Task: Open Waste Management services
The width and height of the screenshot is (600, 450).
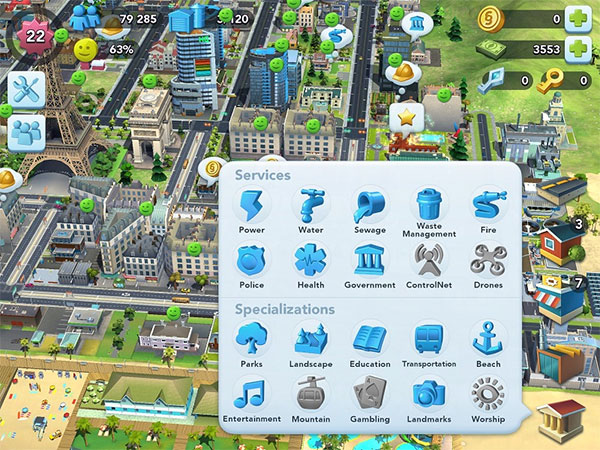Action: click(x=429, y=208)
